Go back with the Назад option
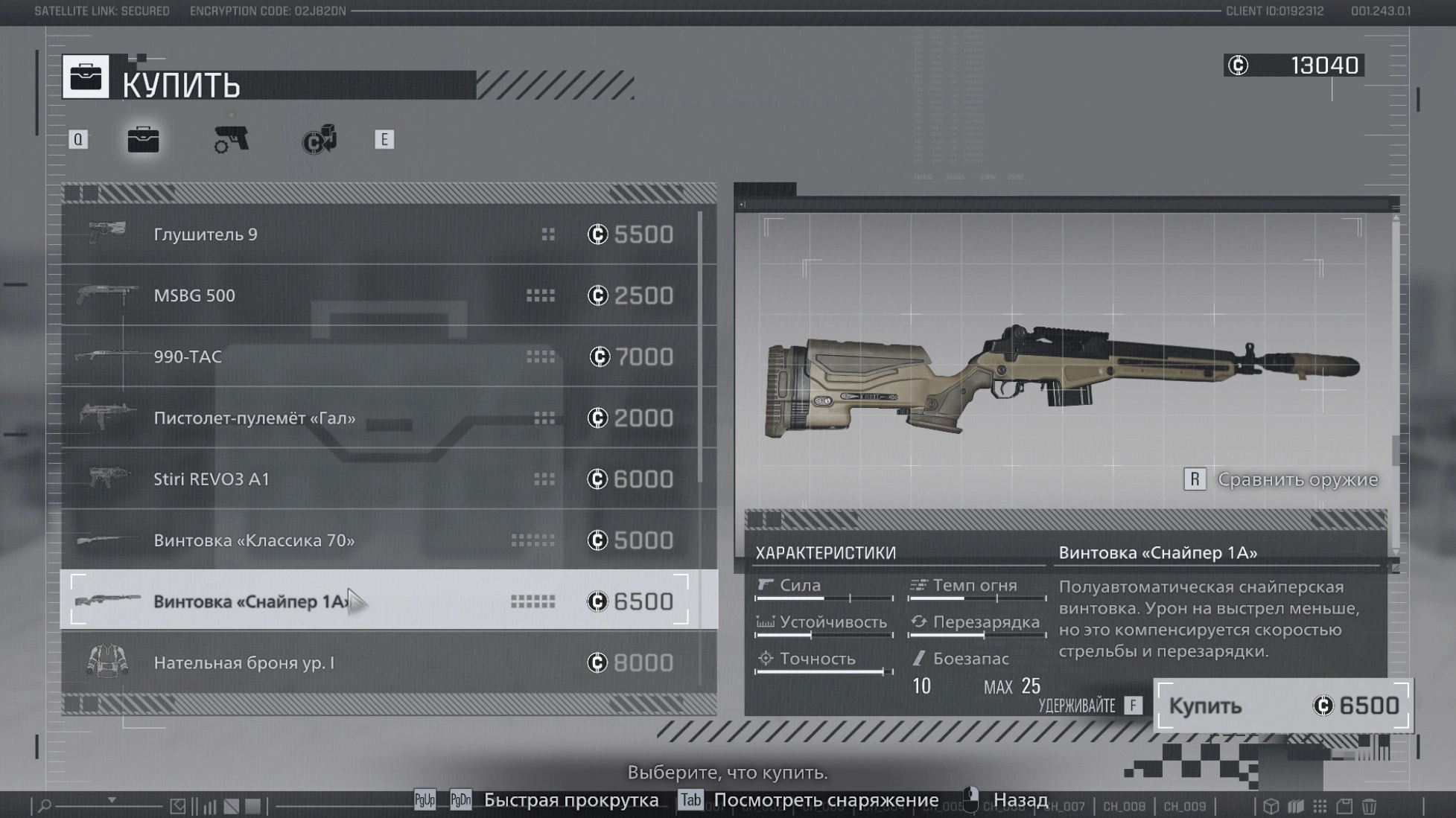The image size is (1456, 818). coord(1020,800)
